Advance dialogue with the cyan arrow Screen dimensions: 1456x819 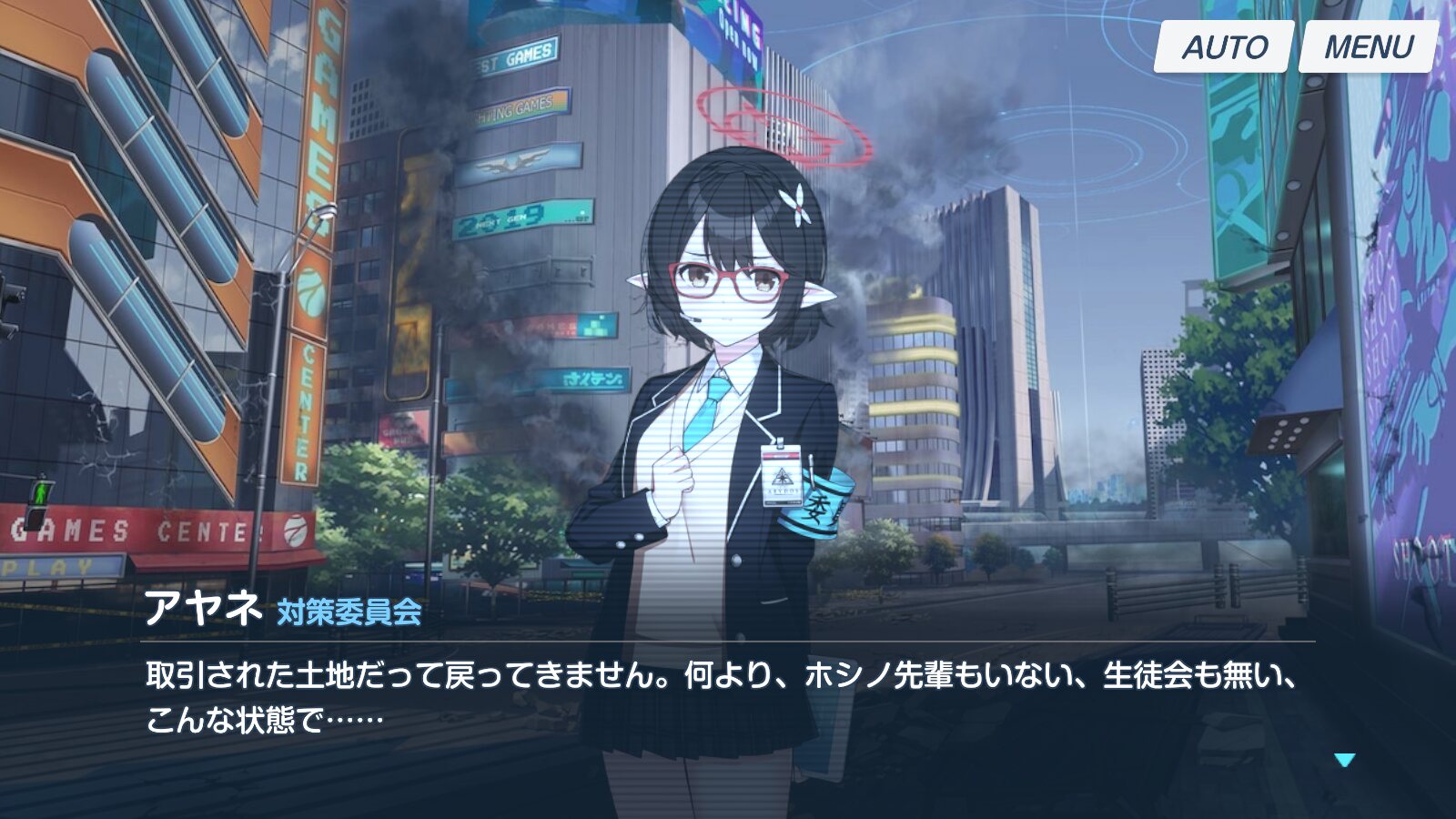click(x=1344, y=760)
